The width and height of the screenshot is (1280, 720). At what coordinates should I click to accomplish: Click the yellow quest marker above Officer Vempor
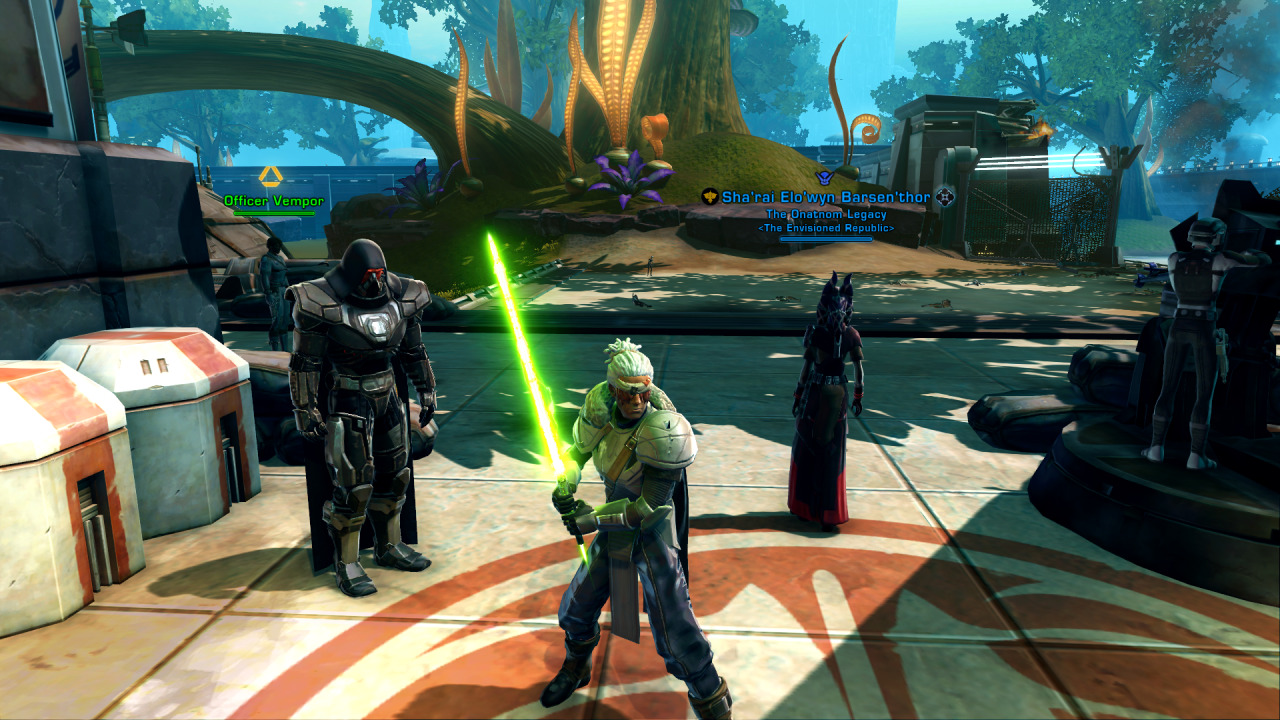[x=270, y=177]
